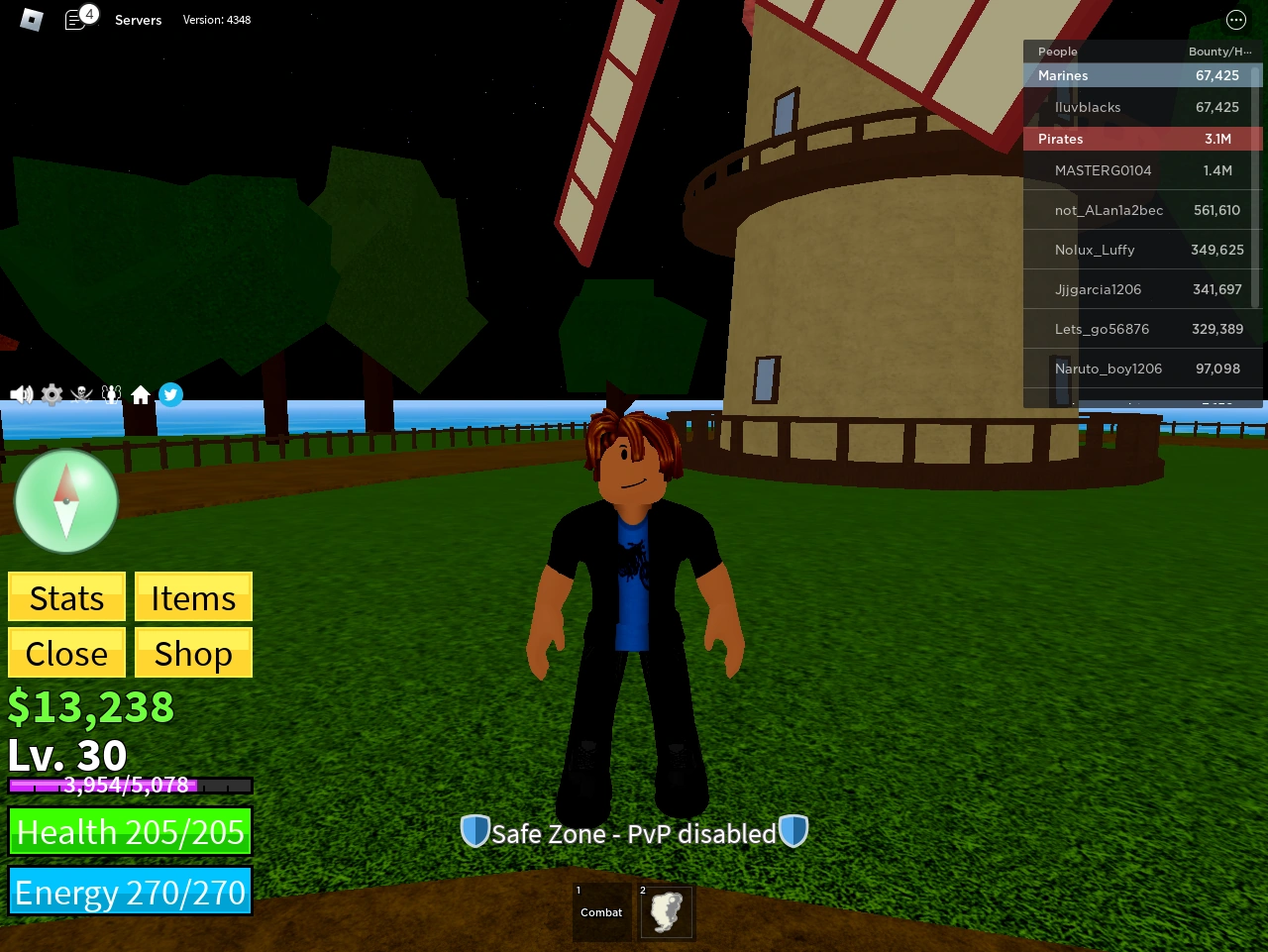
Task: Open the Stats panel
Action: tap(65, 597)
